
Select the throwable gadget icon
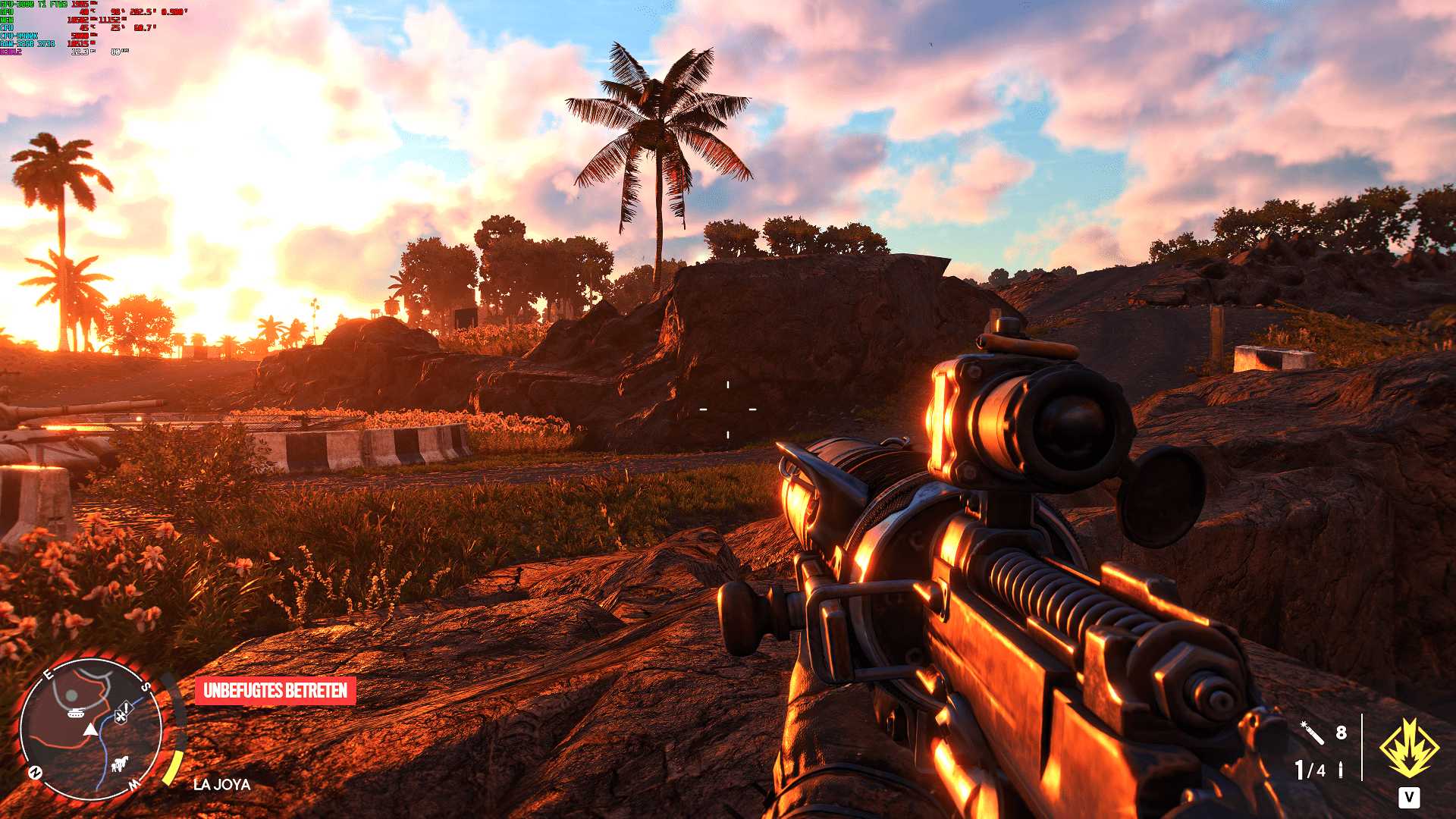1312,733
